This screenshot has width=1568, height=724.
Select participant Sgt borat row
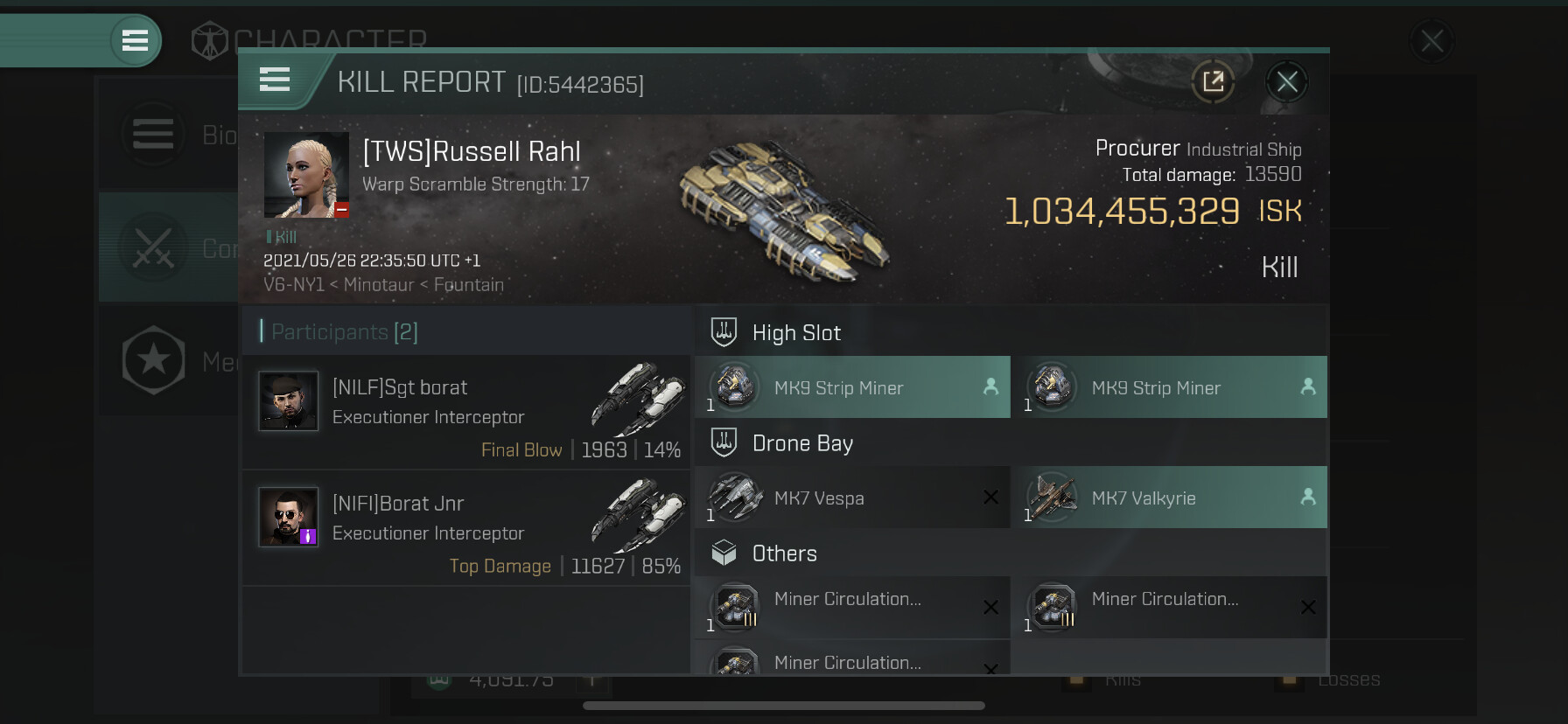click(x=466, y=412)
